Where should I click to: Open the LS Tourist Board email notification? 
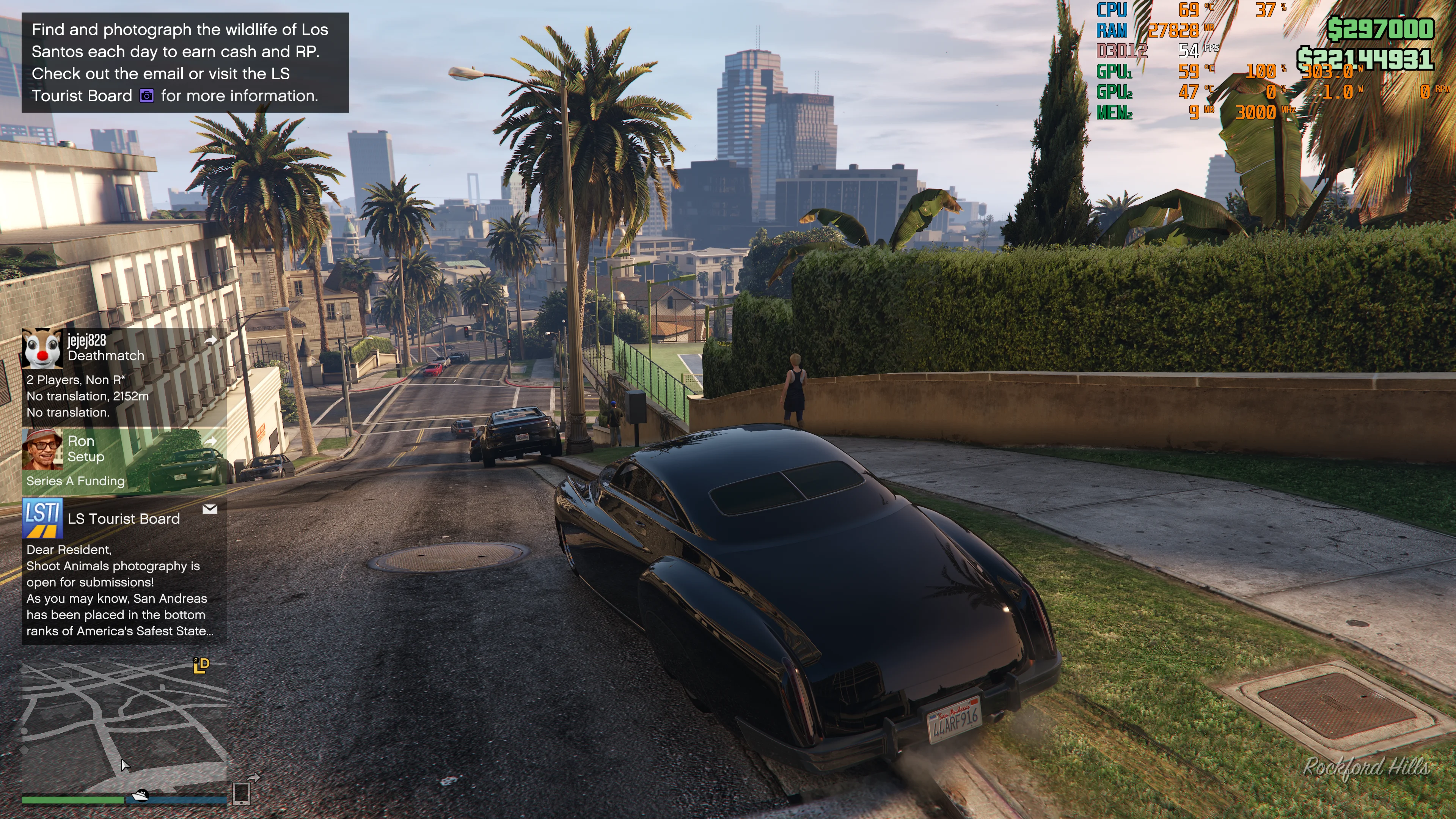[x=124, y=571]
